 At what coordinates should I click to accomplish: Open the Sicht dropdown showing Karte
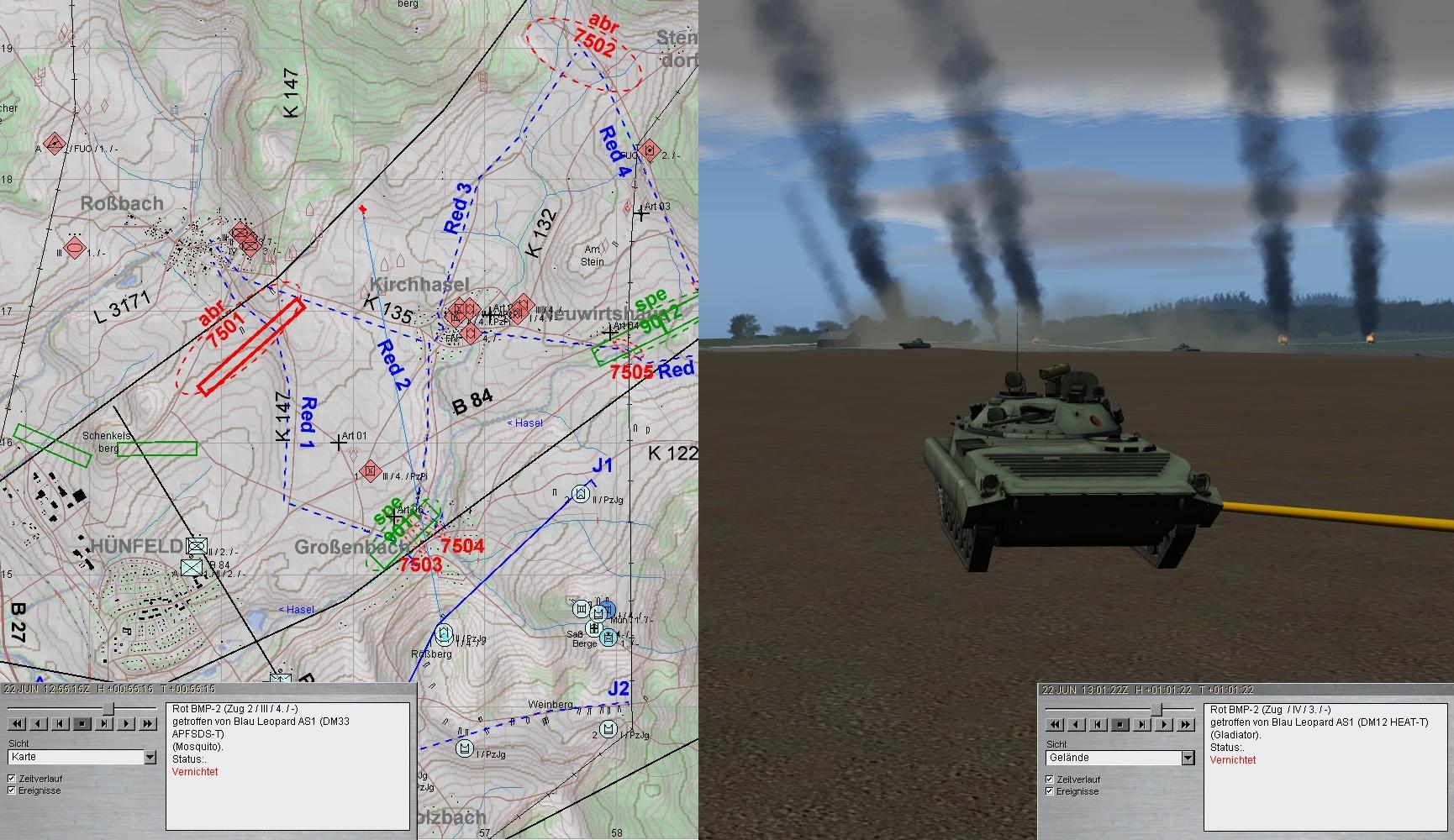click(150, 758)
